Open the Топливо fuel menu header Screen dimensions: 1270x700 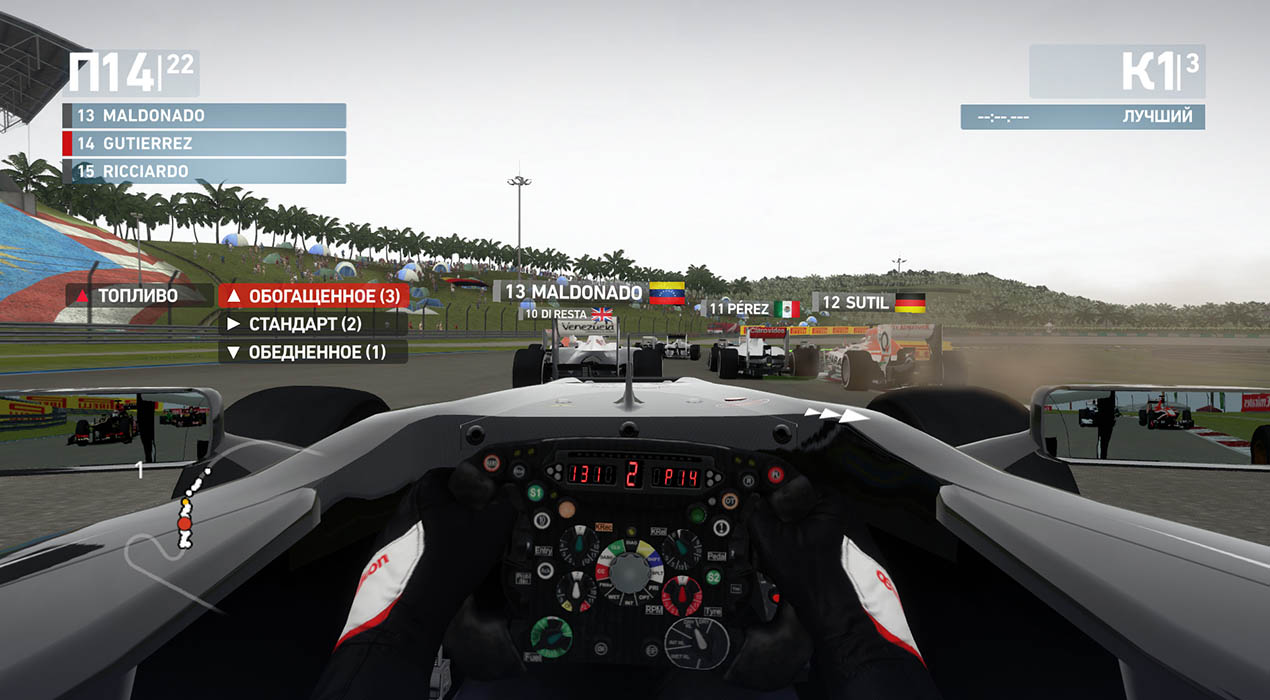click(x=139, y=296)
